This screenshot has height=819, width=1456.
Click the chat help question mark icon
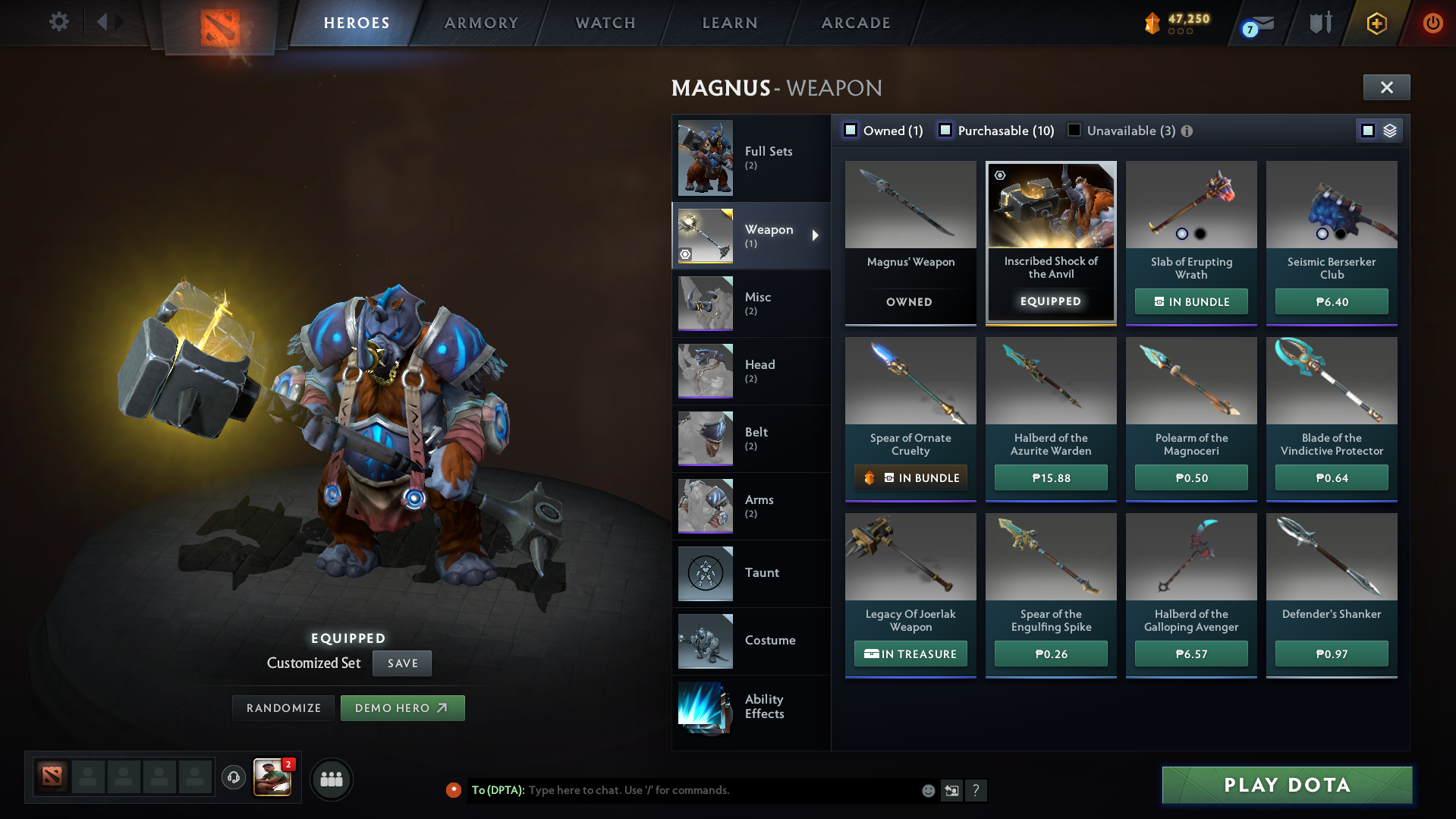pyautogui.click(x=976, y=790)
